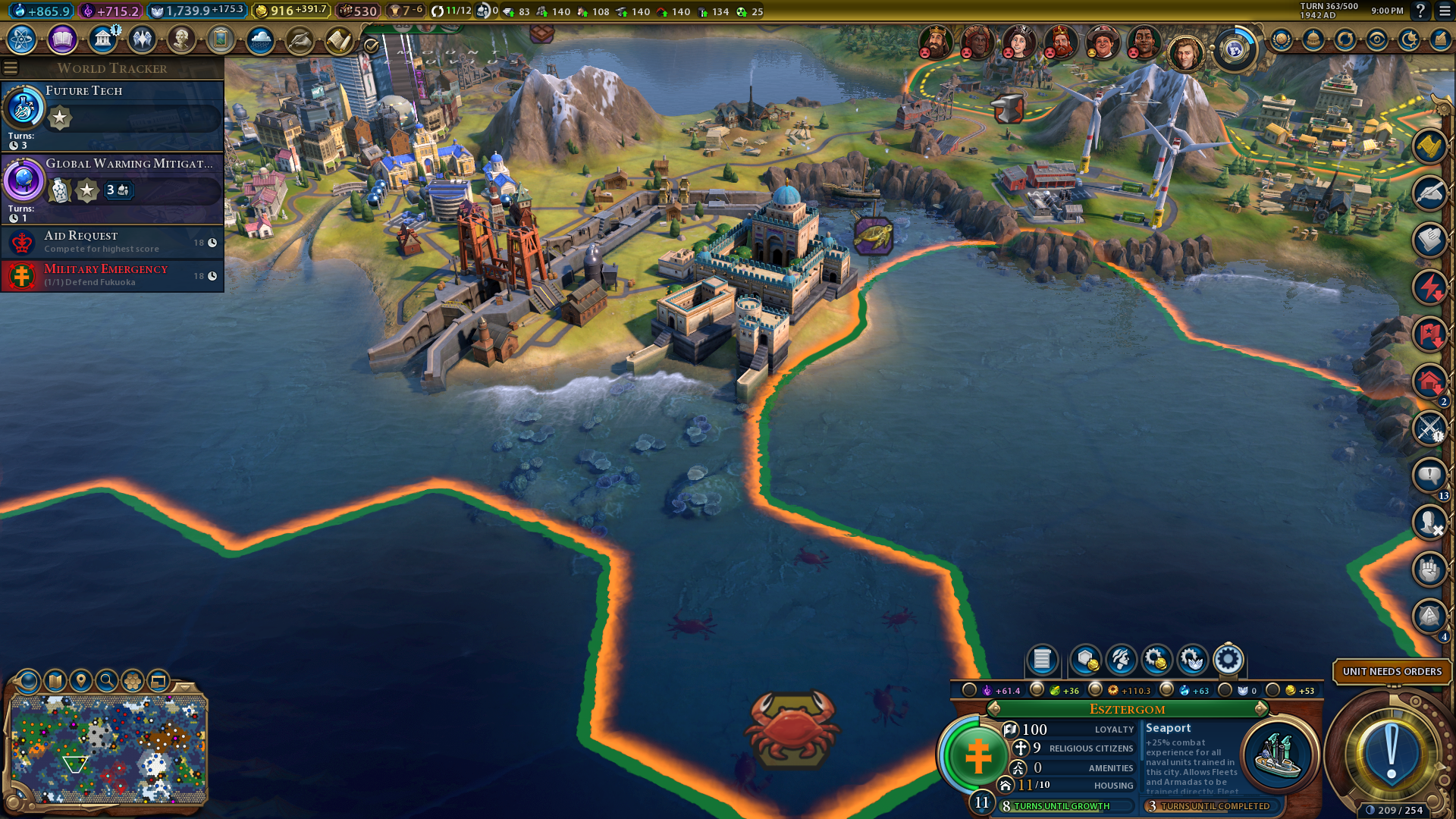Open the civics tree book icon
Image resolution: width=1456 pixels, height=819 pixels.
tap(62, 39)
